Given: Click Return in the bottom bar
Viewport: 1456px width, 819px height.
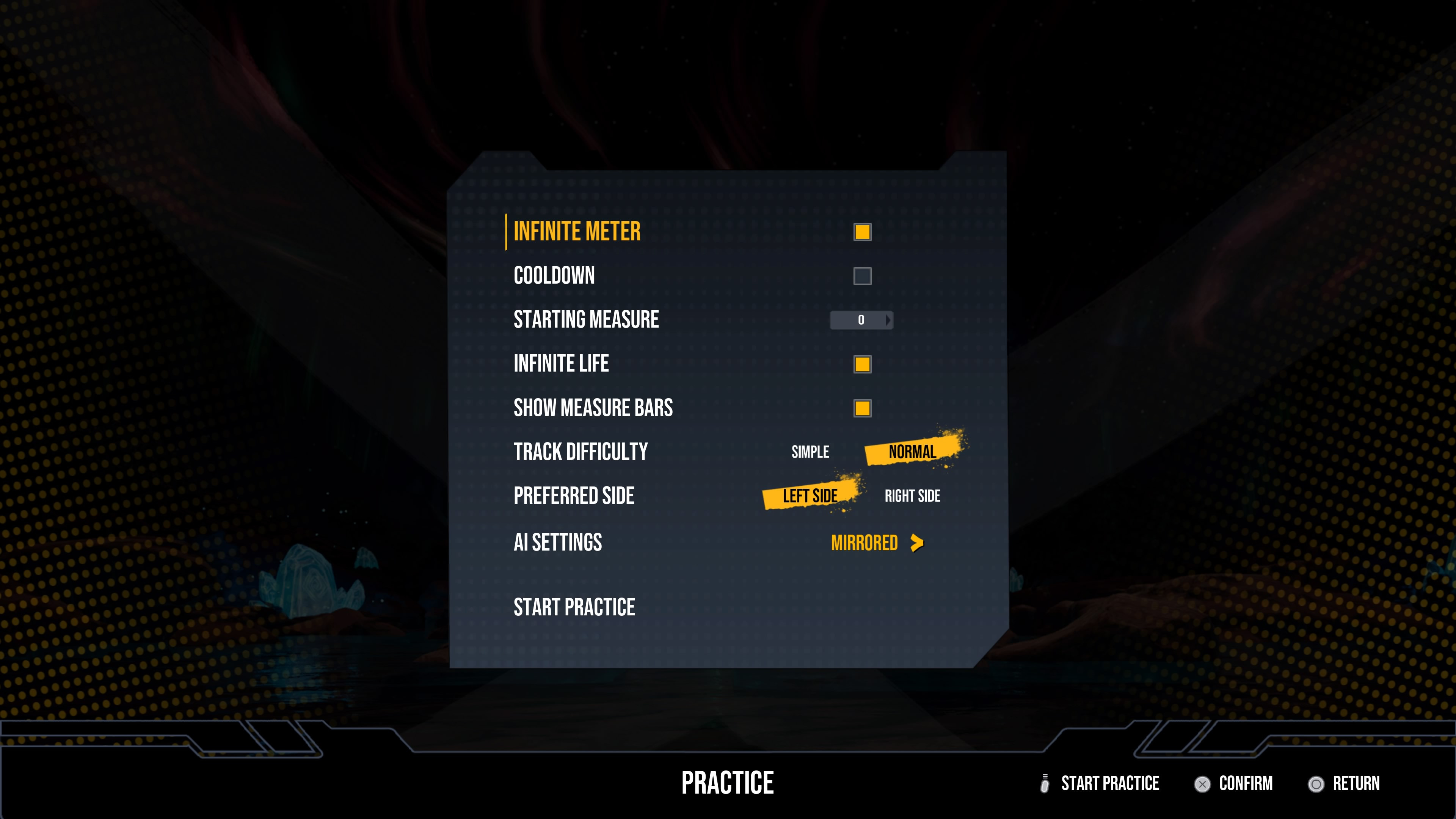Looking at the screenshot, I should [1357, 783].
